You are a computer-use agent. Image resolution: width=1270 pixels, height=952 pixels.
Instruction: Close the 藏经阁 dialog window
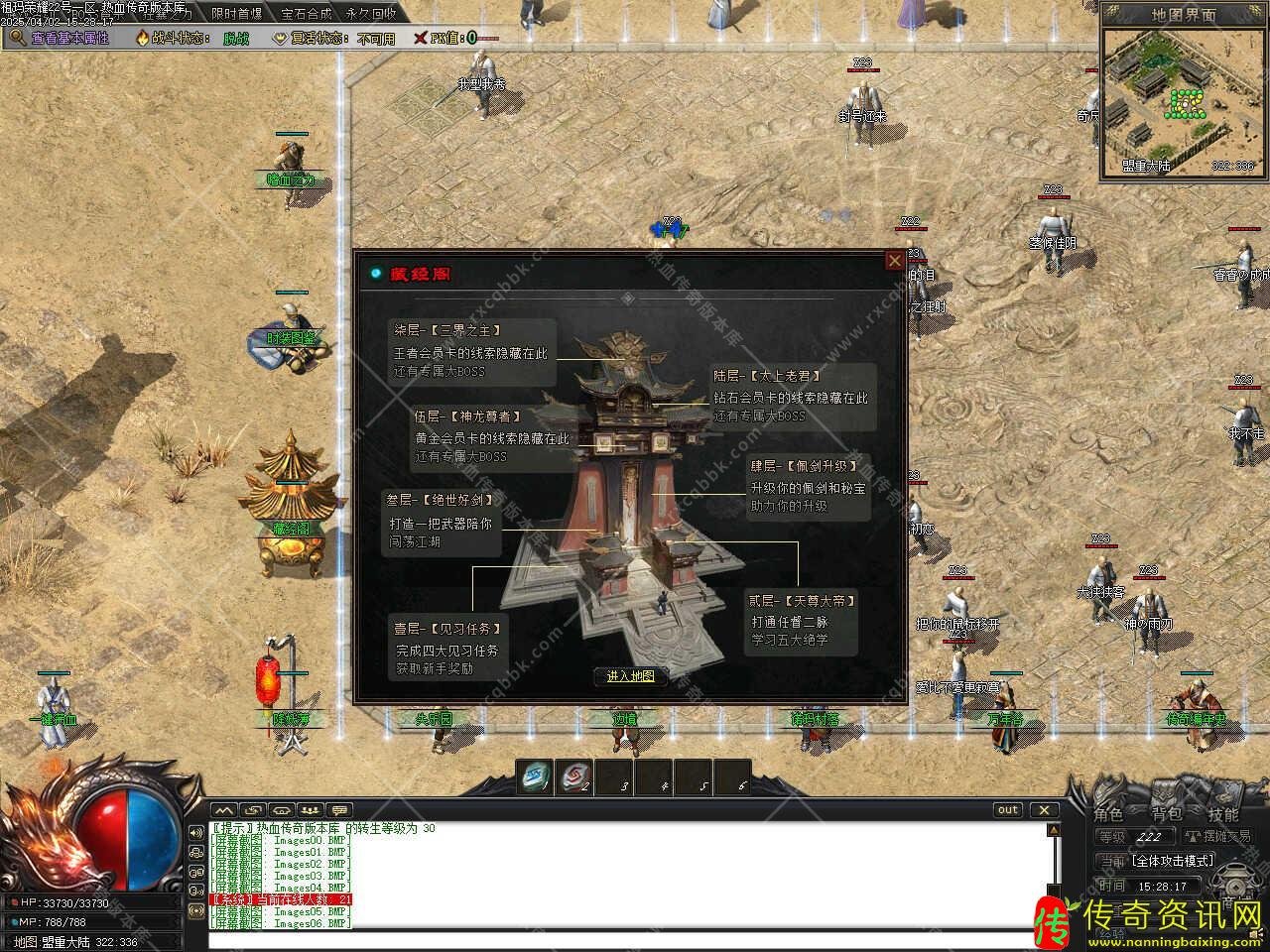894,261
